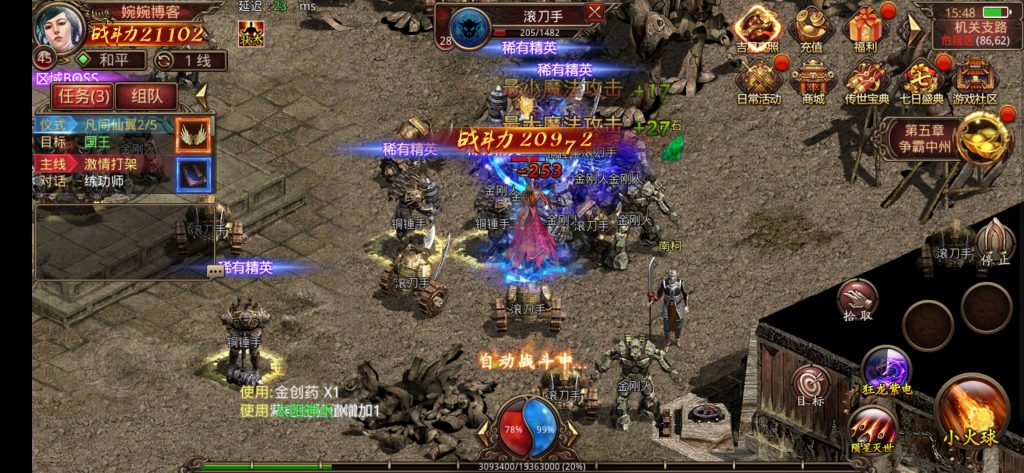Switch to the 组队 team tab
The width and height of the screenshot is (1024, 473).
pyautogui.click(x=146, y=96)
